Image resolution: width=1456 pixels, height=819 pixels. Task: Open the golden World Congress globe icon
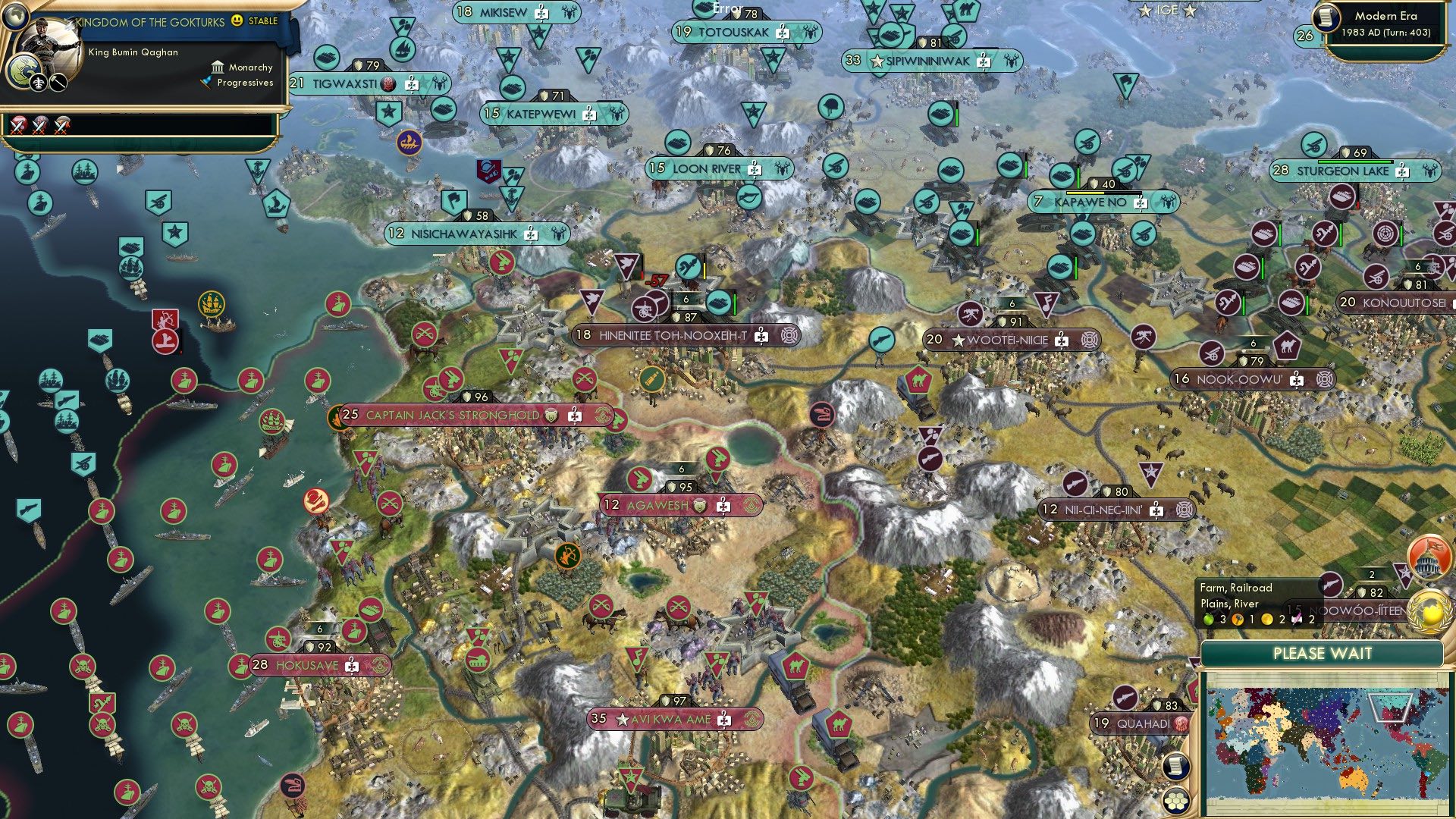point(1428,610)
